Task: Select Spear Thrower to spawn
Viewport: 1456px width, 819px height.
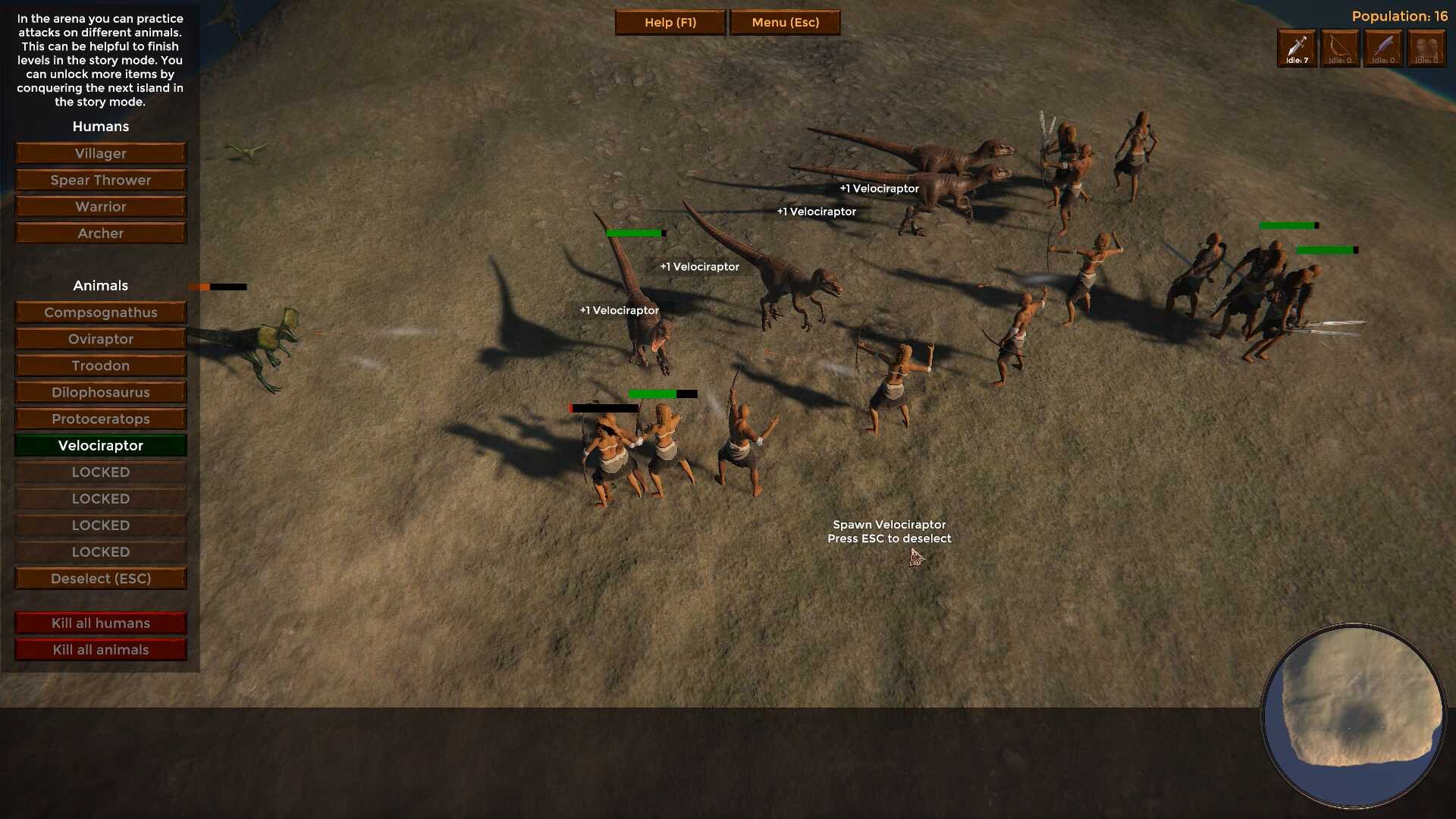Action: 101,180
